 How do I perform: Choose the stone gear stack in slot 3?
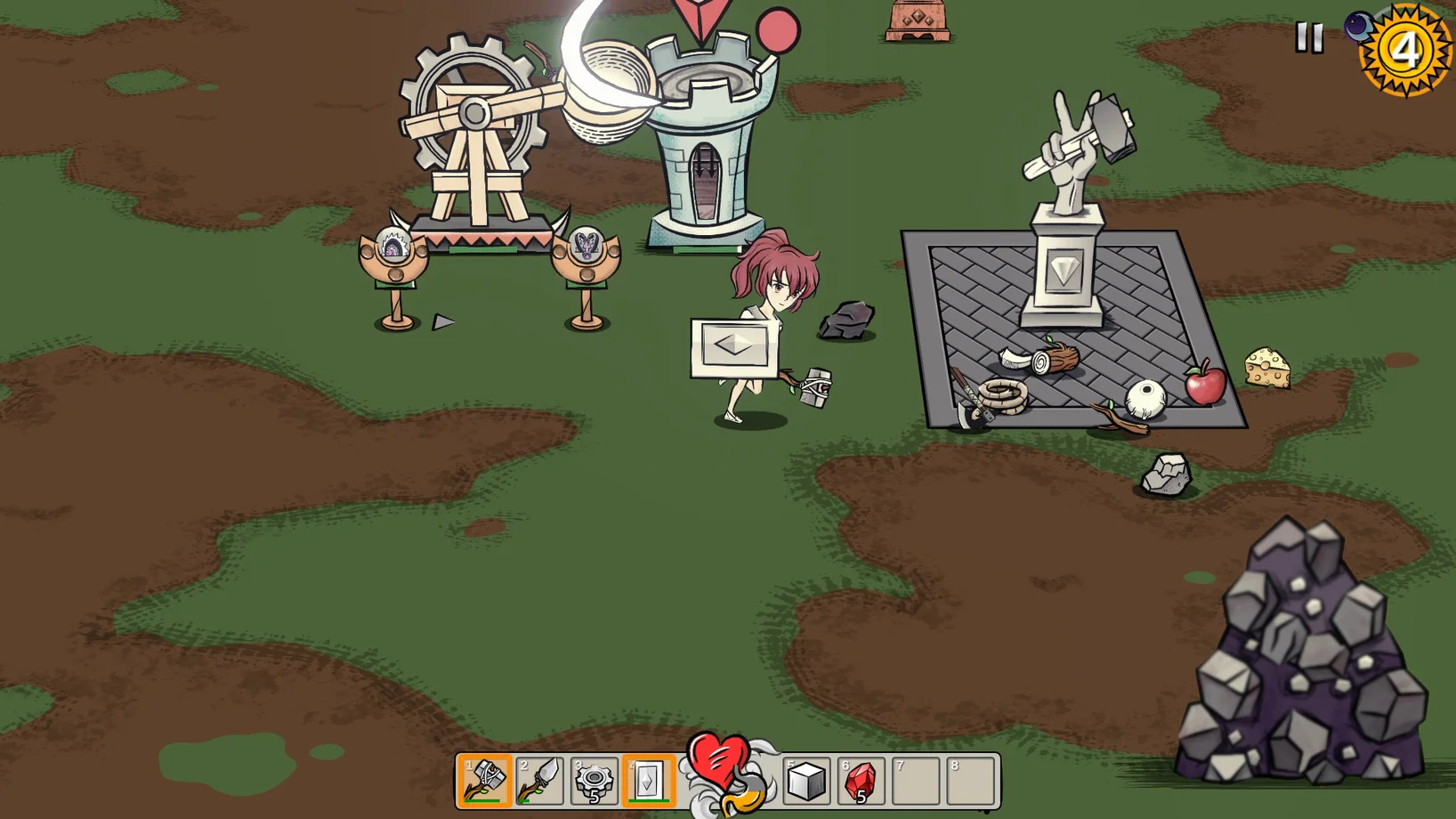click(x=594, y=781)
